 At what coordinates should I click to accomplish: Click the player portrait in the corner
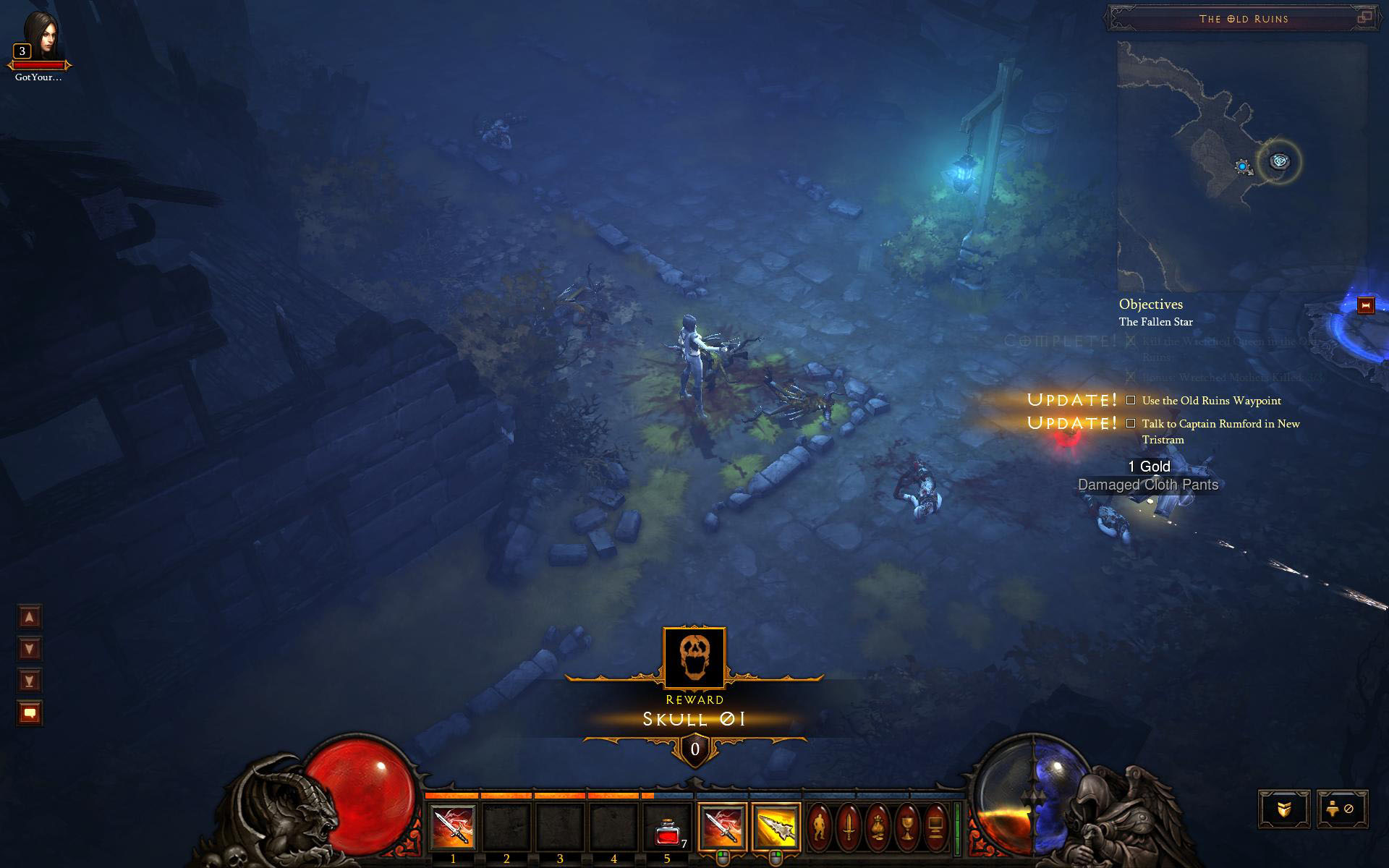41,35
